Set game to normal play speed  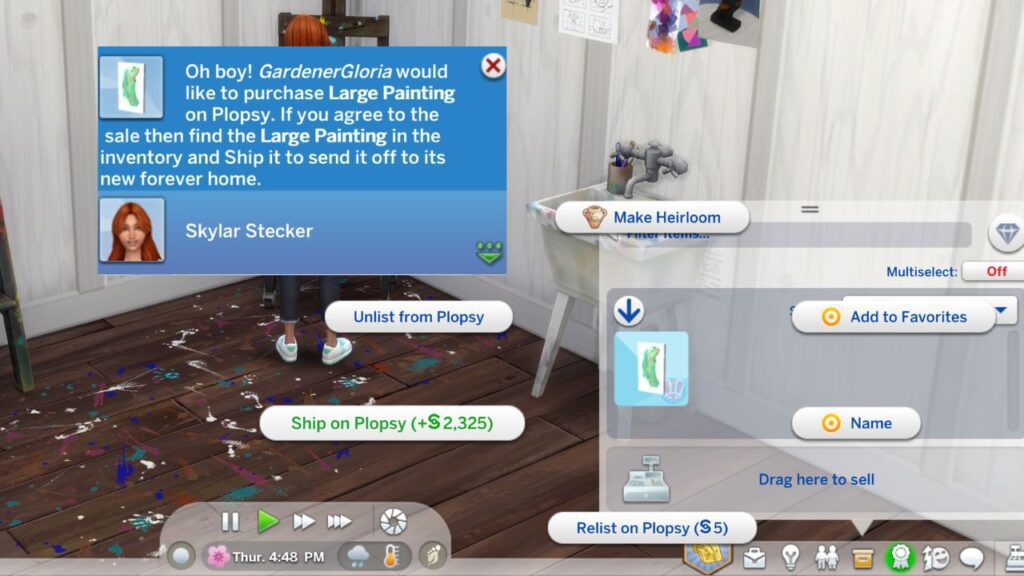268,521
